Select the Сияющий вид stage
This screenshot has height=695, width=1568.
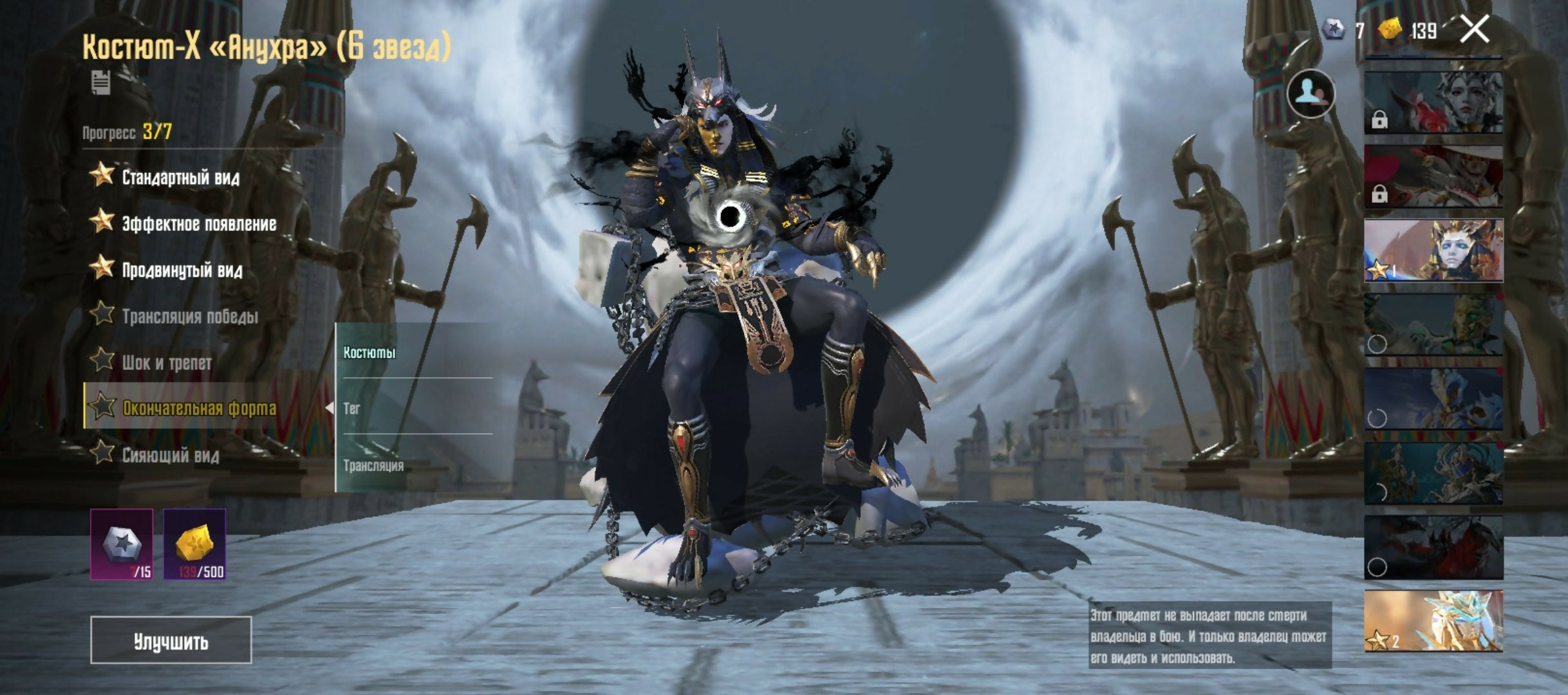(170, 455)
